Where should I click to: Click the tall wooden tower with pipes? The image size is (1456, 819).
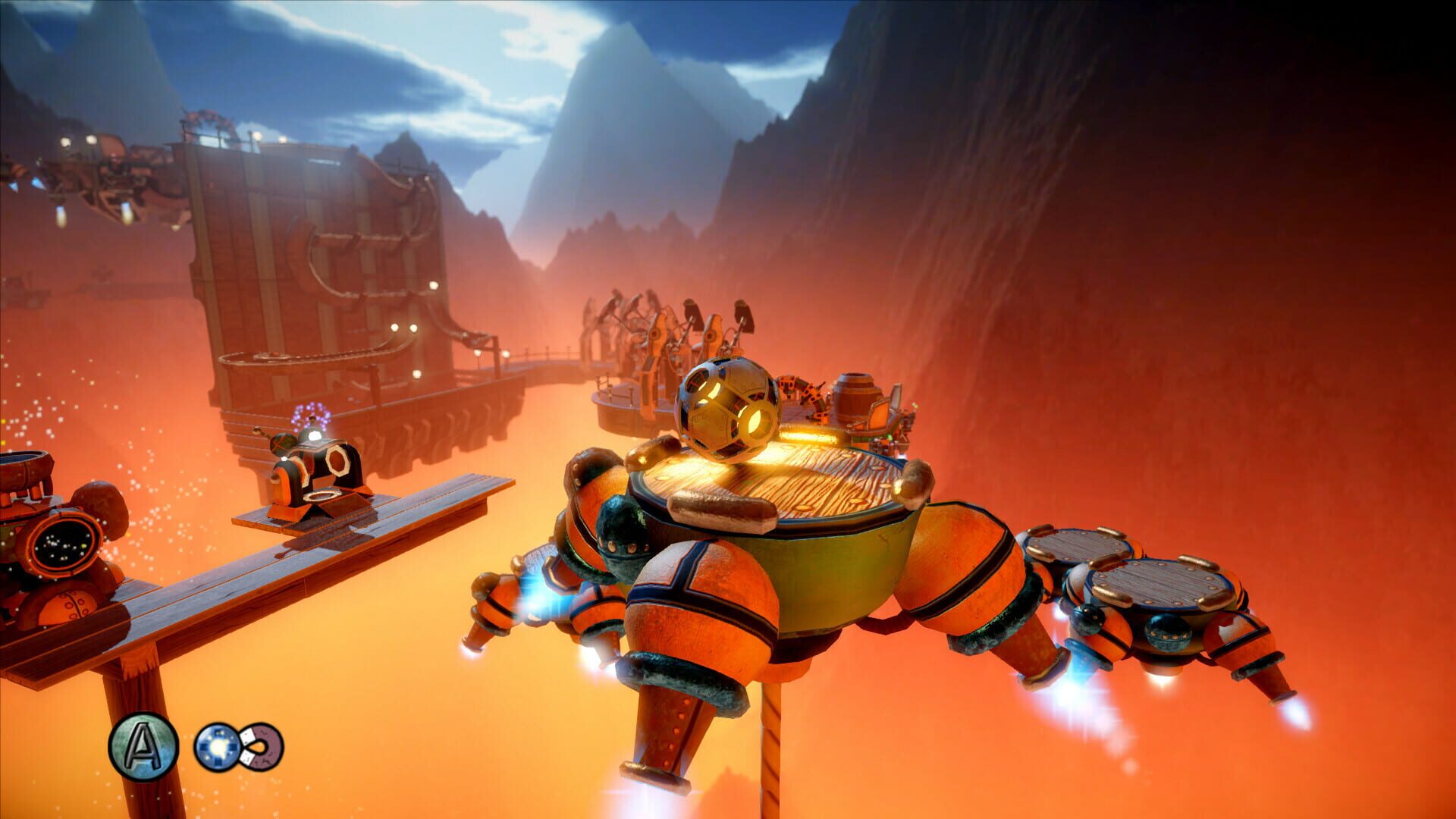(x=318, y=265)
